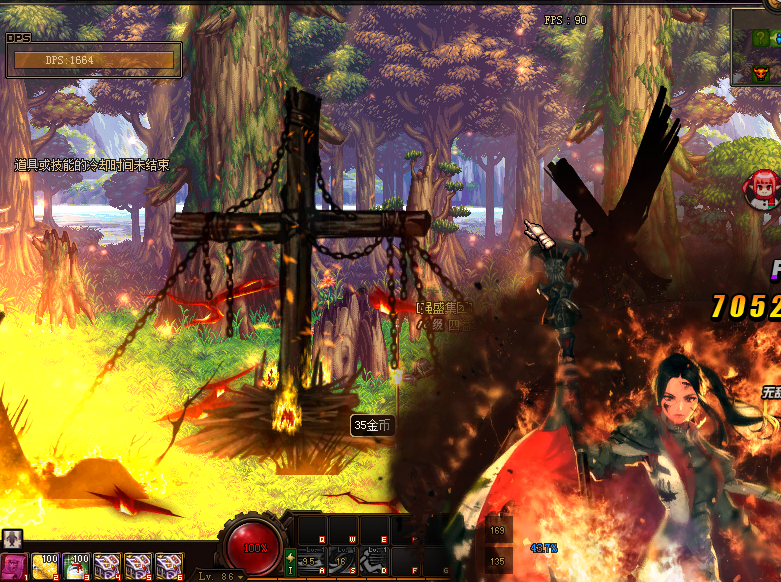Click the DPS meter panel

[94, 60]
